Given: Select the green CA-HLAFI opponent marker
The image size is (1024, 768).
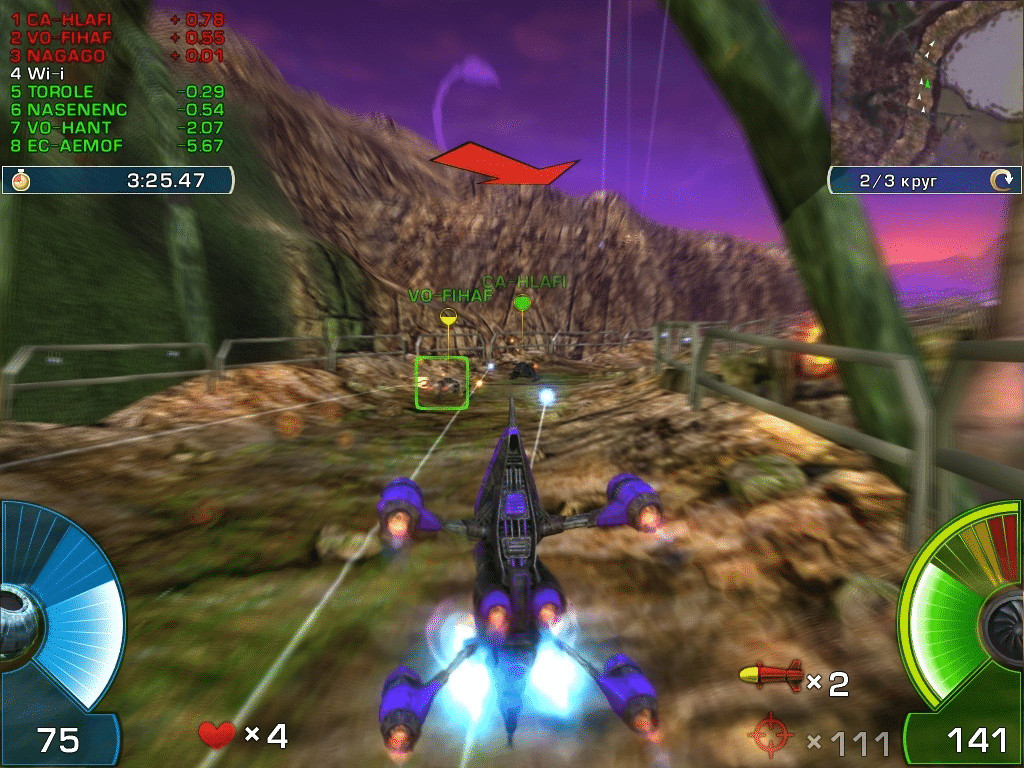Looking at the screenshot, I should 521,302.
